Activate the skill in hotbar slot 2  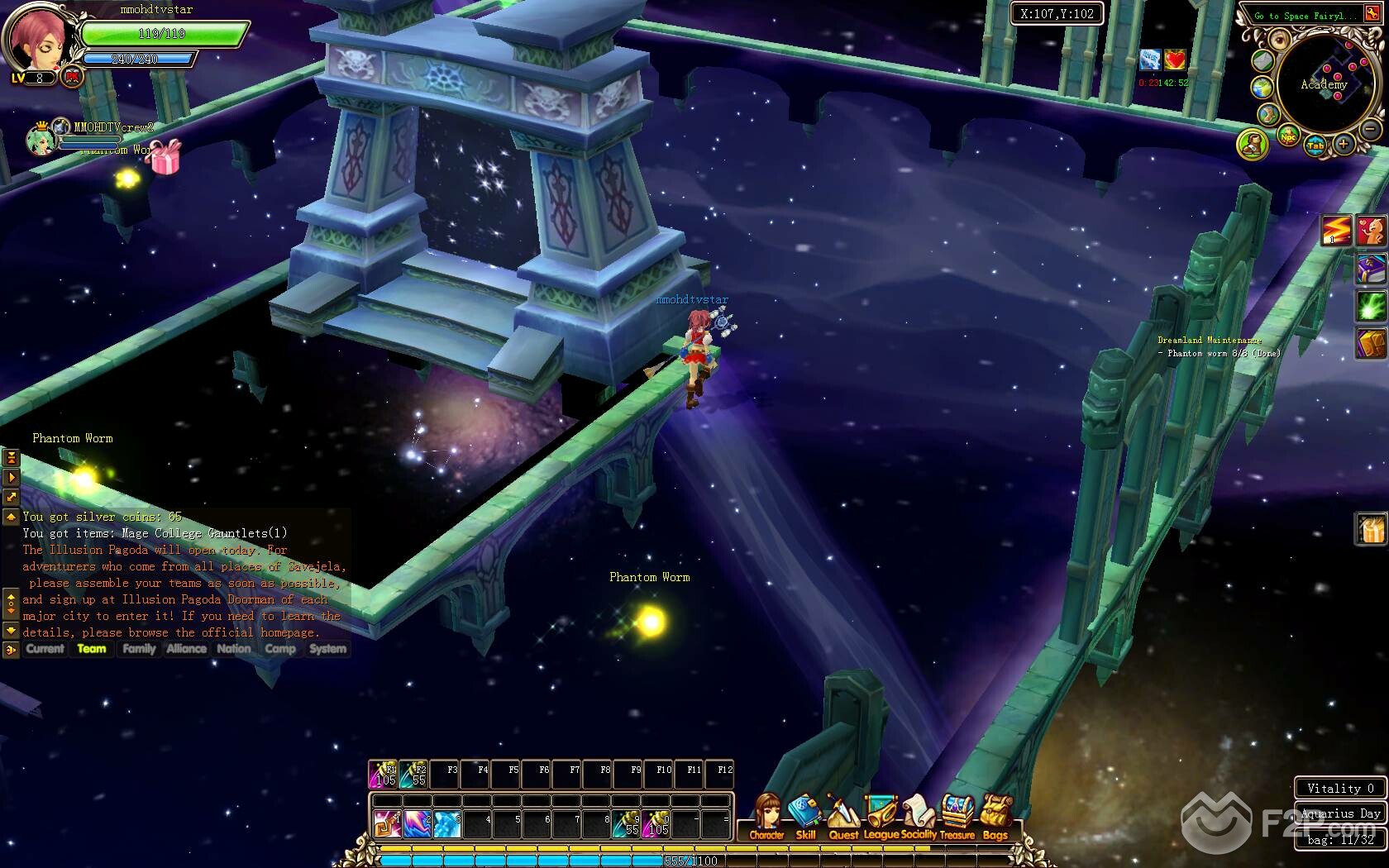point(416,823)
